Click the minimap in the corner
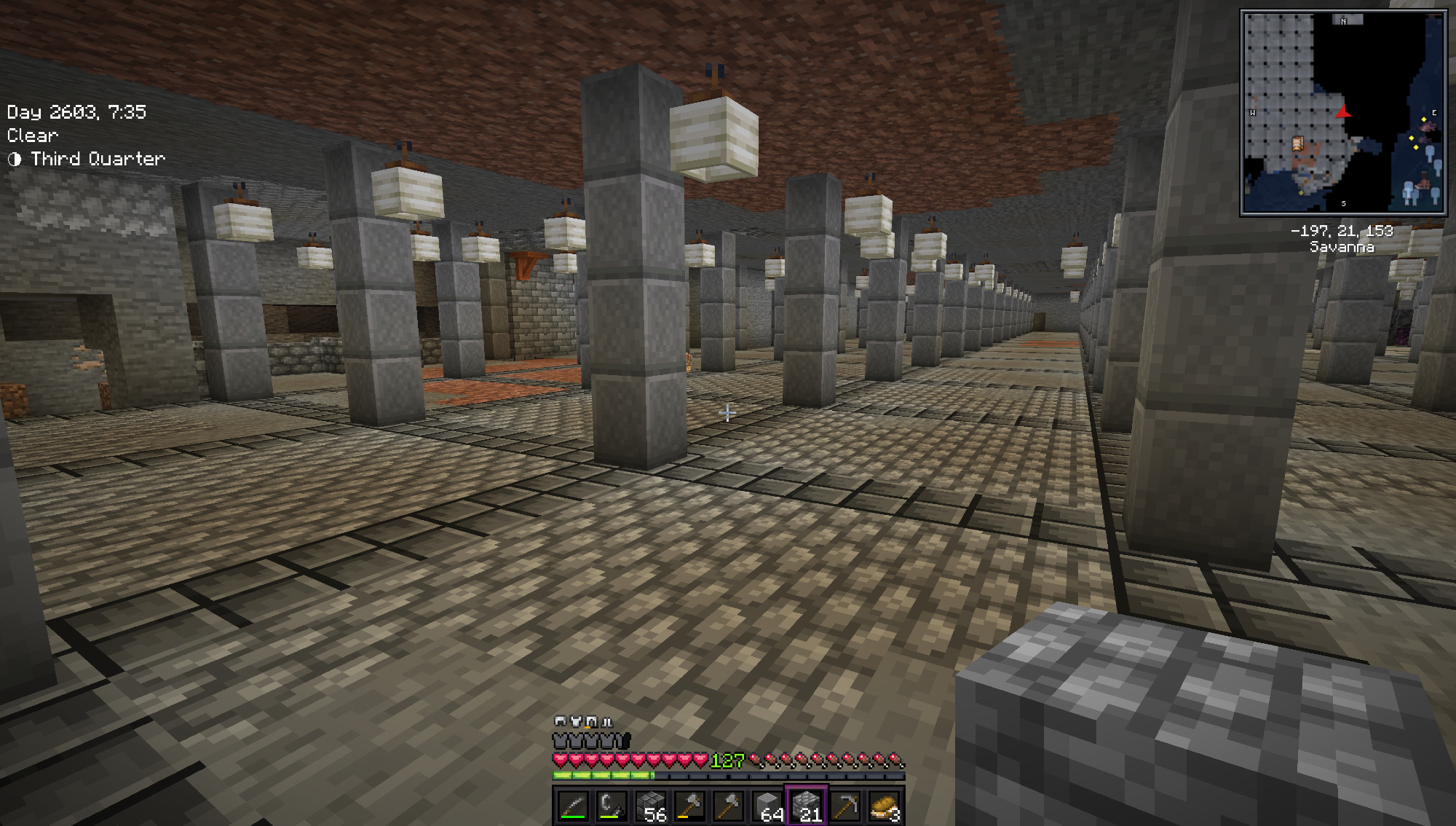Screen dimensions: 1456x826 [1343, 113]
